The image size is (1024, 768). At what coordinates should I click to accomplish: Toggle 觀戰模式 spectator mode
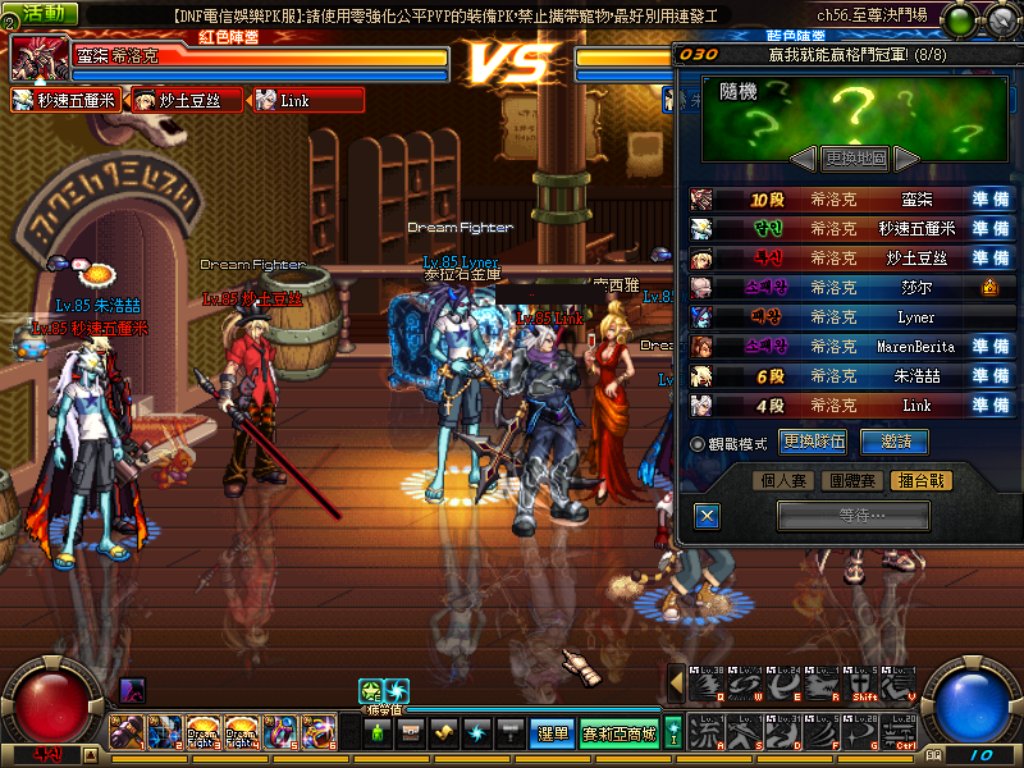698,443
